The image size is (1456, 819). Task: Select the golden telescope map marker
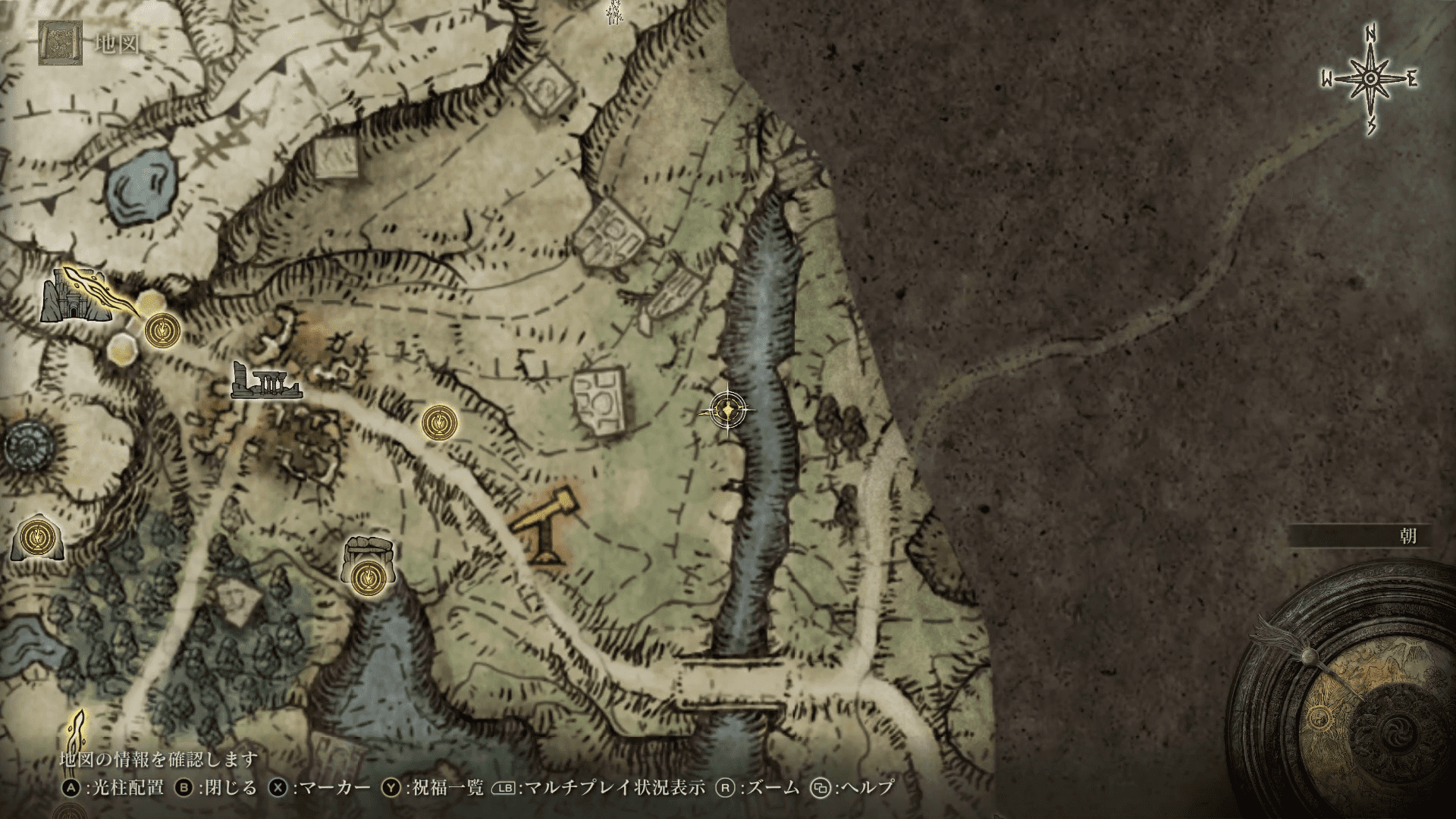[547, 526]
